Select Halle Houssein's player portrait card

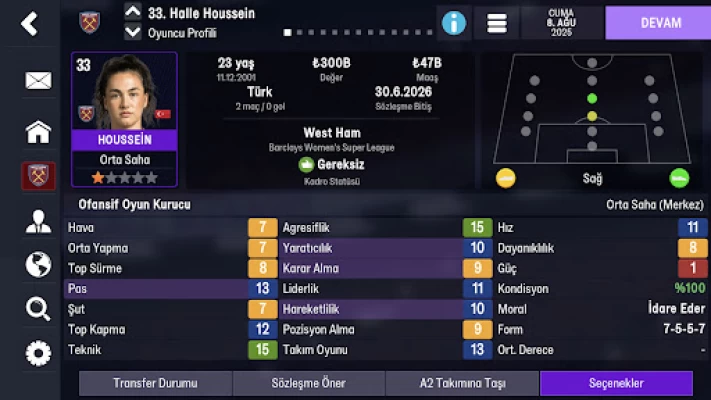124,120
